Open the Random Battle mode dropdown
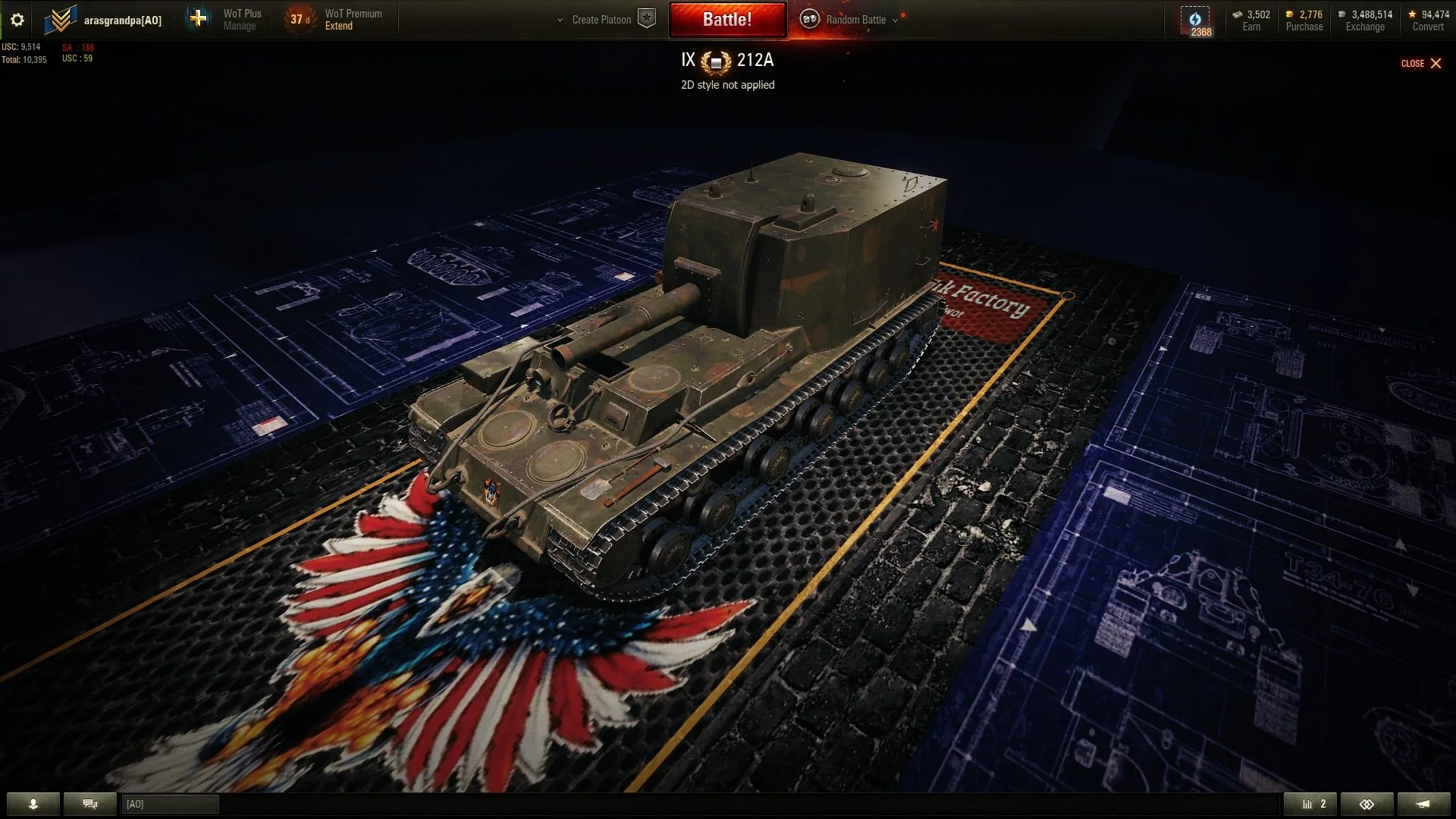1456x819 pixels. tap(855, 20)
